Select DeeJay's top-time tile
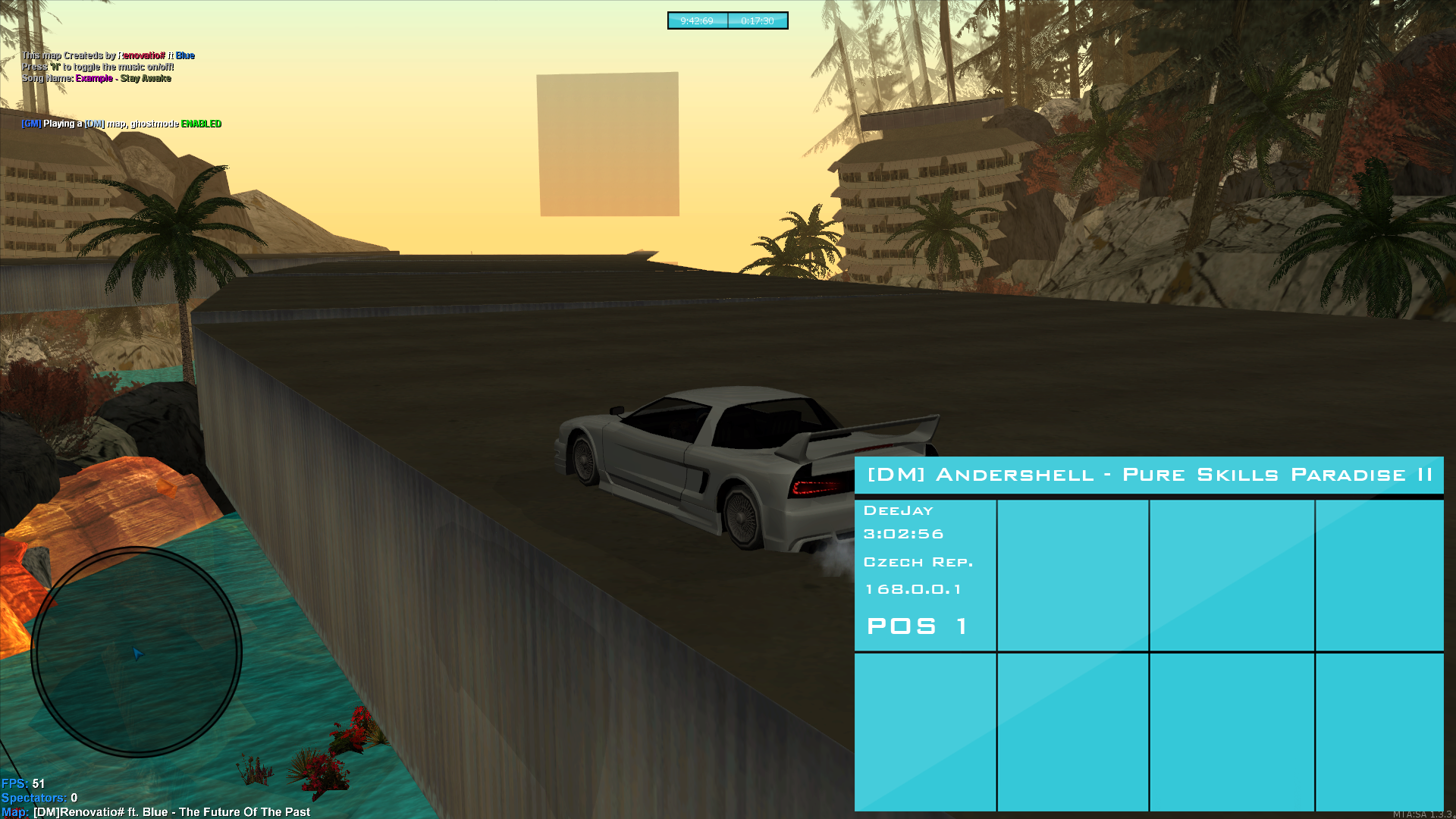Image resolution: width=1456 pixels, height=819 pixels. coord(924,575)
